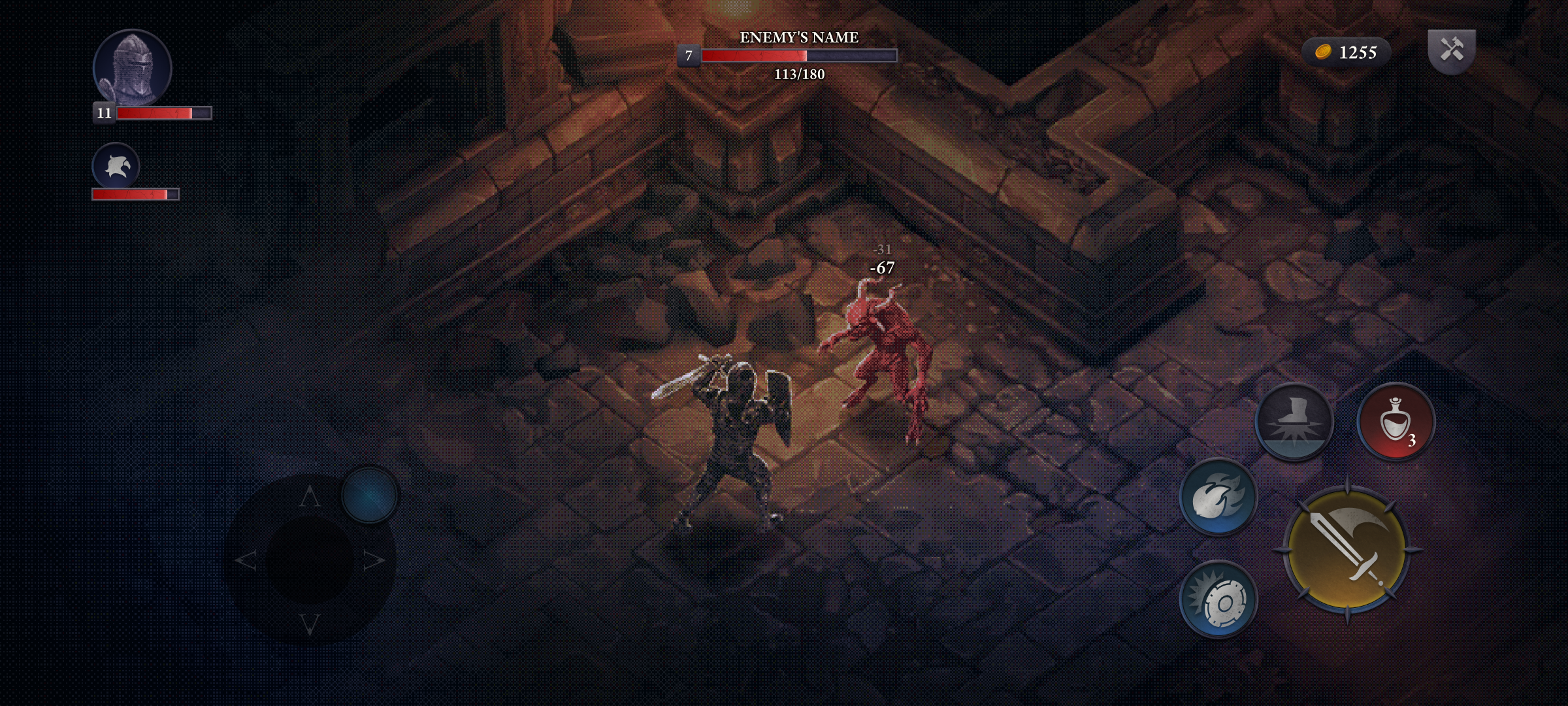Cast the flaming claw skill
1568x706 pixels.
click(x=1218, y=497)
